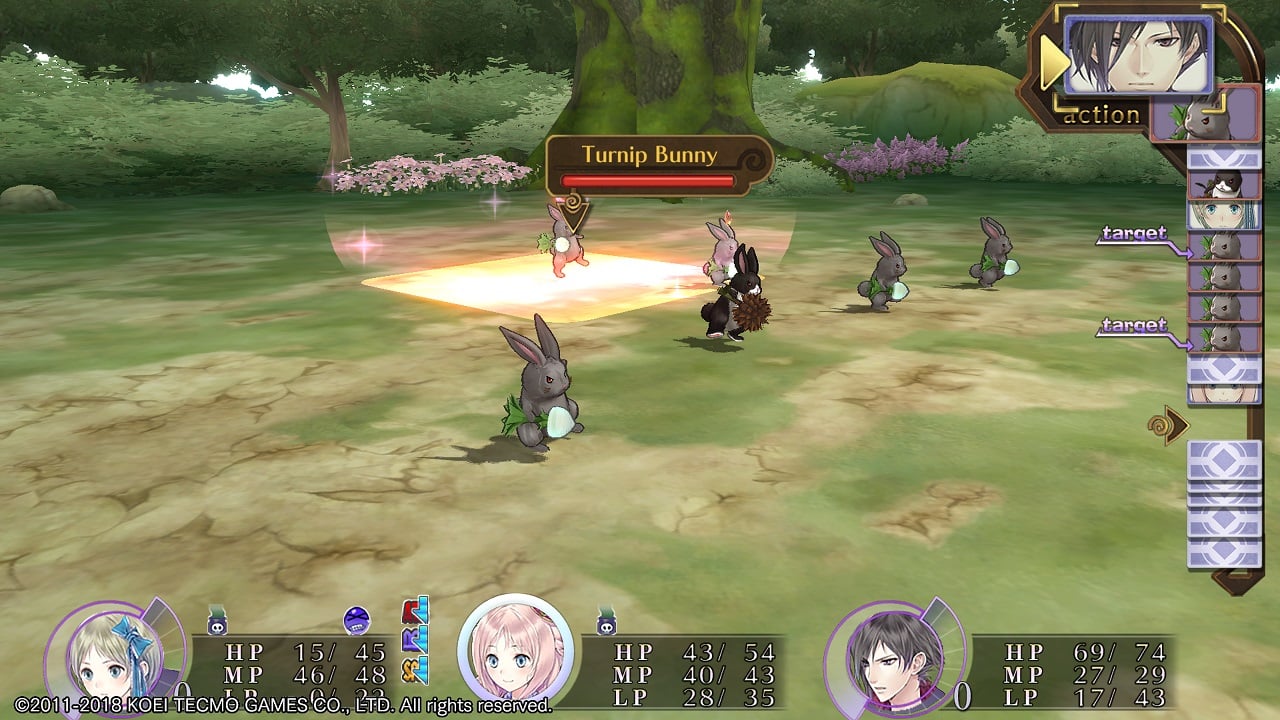Click the golden spiral arrow on turn gauge

[x=1167, y=425]
